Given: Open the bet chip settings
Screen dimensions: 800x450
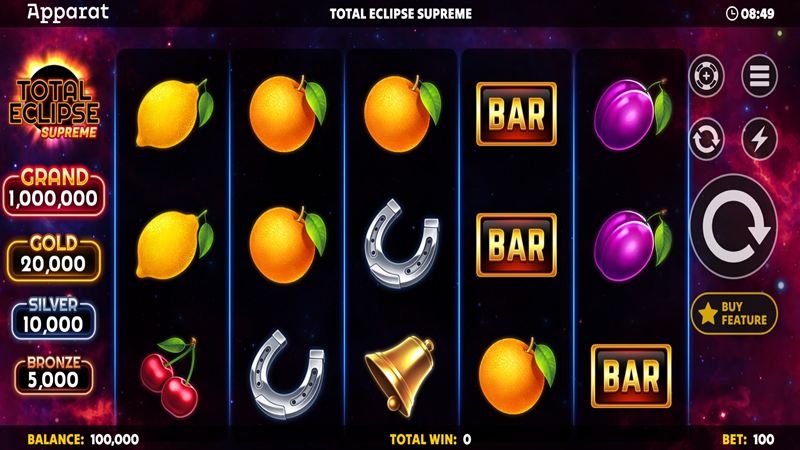Looking at the screenshot, I should (707, 76).
